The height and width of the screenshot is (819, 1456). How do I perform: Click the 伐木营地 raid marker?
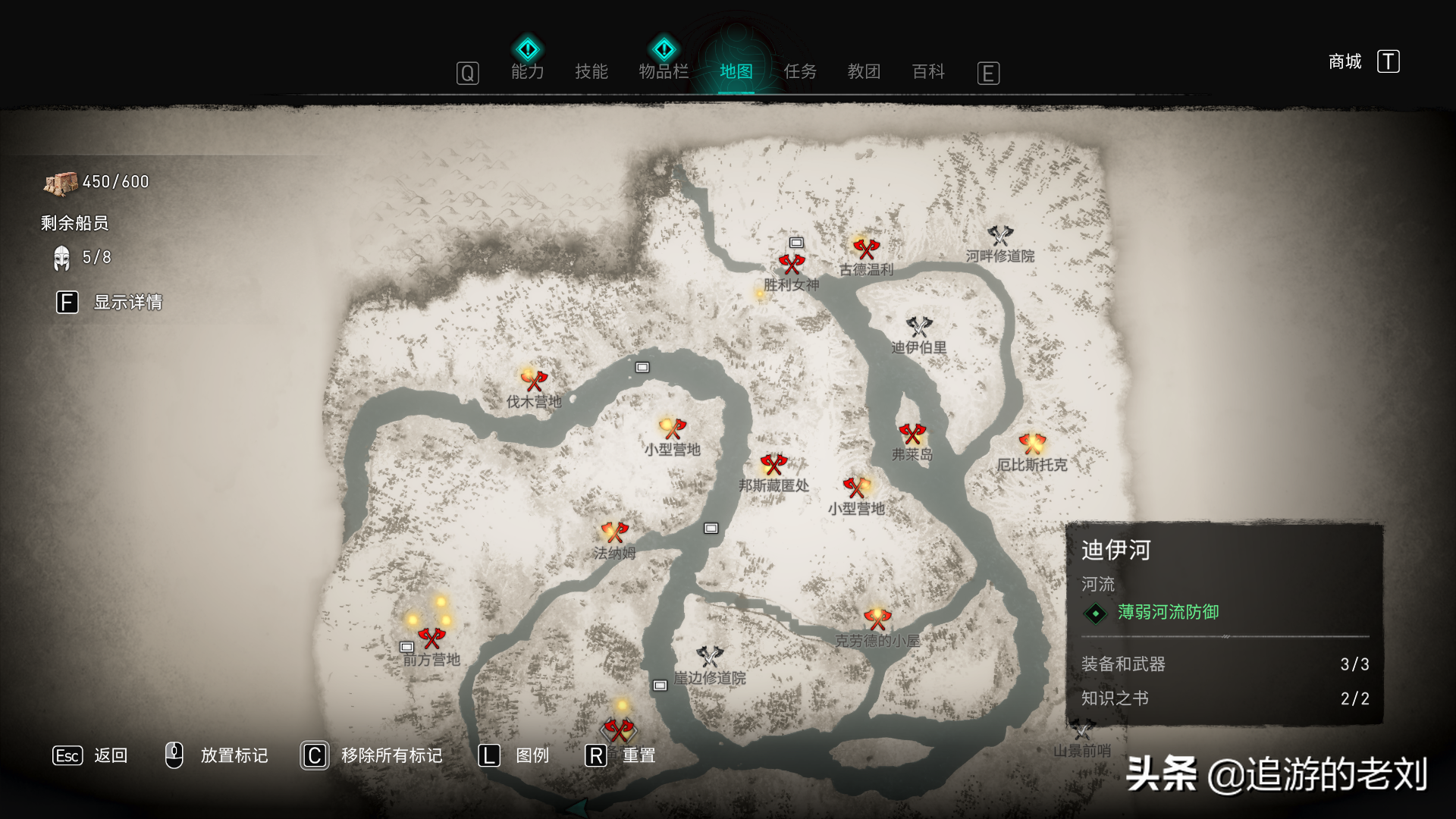(535, 380)
